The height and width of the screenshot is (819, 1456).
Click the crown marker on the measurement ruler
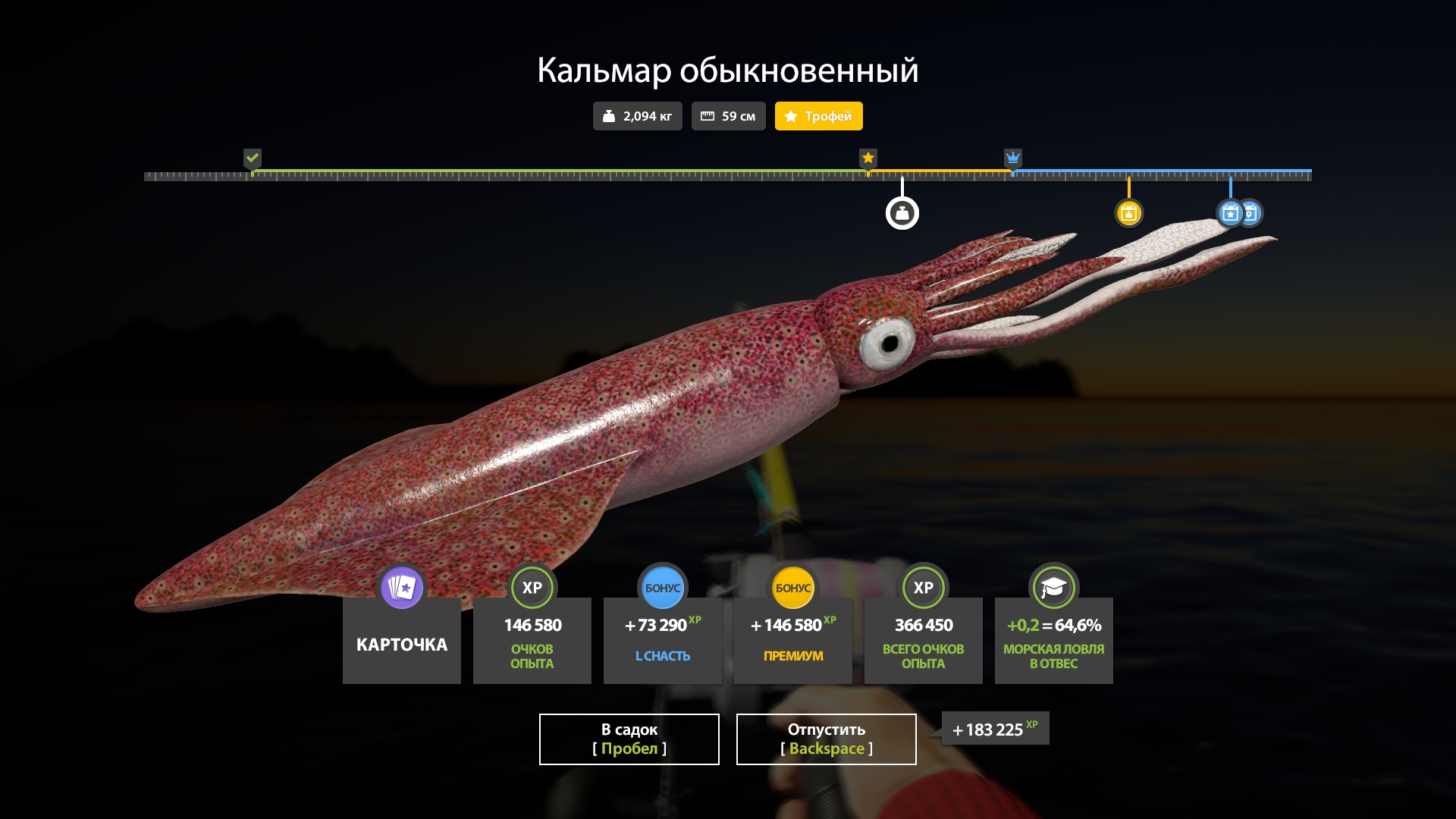1013,158
